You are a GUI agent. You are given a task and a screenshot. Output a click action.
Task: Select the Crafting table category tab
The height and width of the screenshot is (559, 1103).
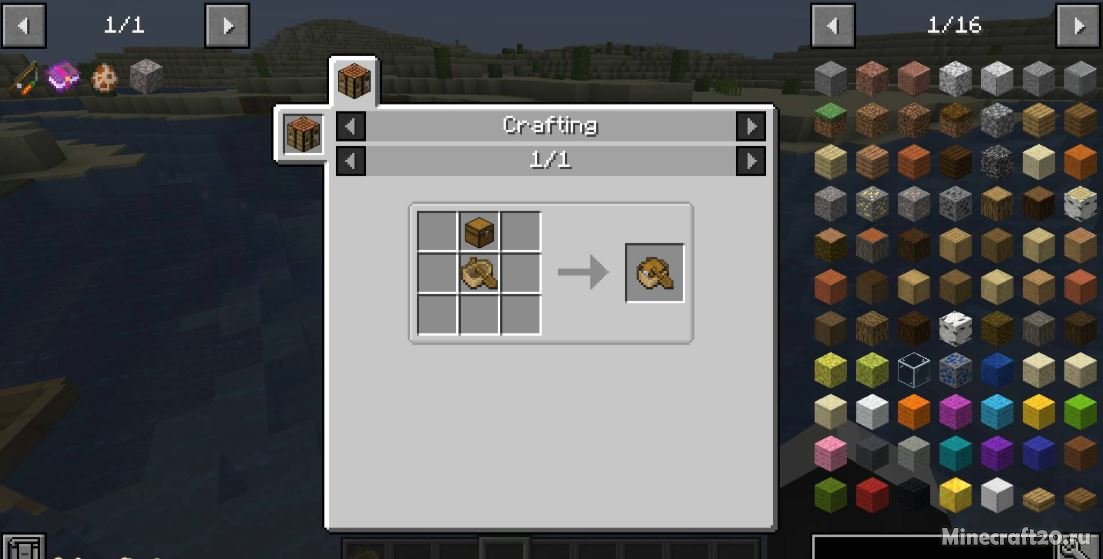[x=354, y=80]
